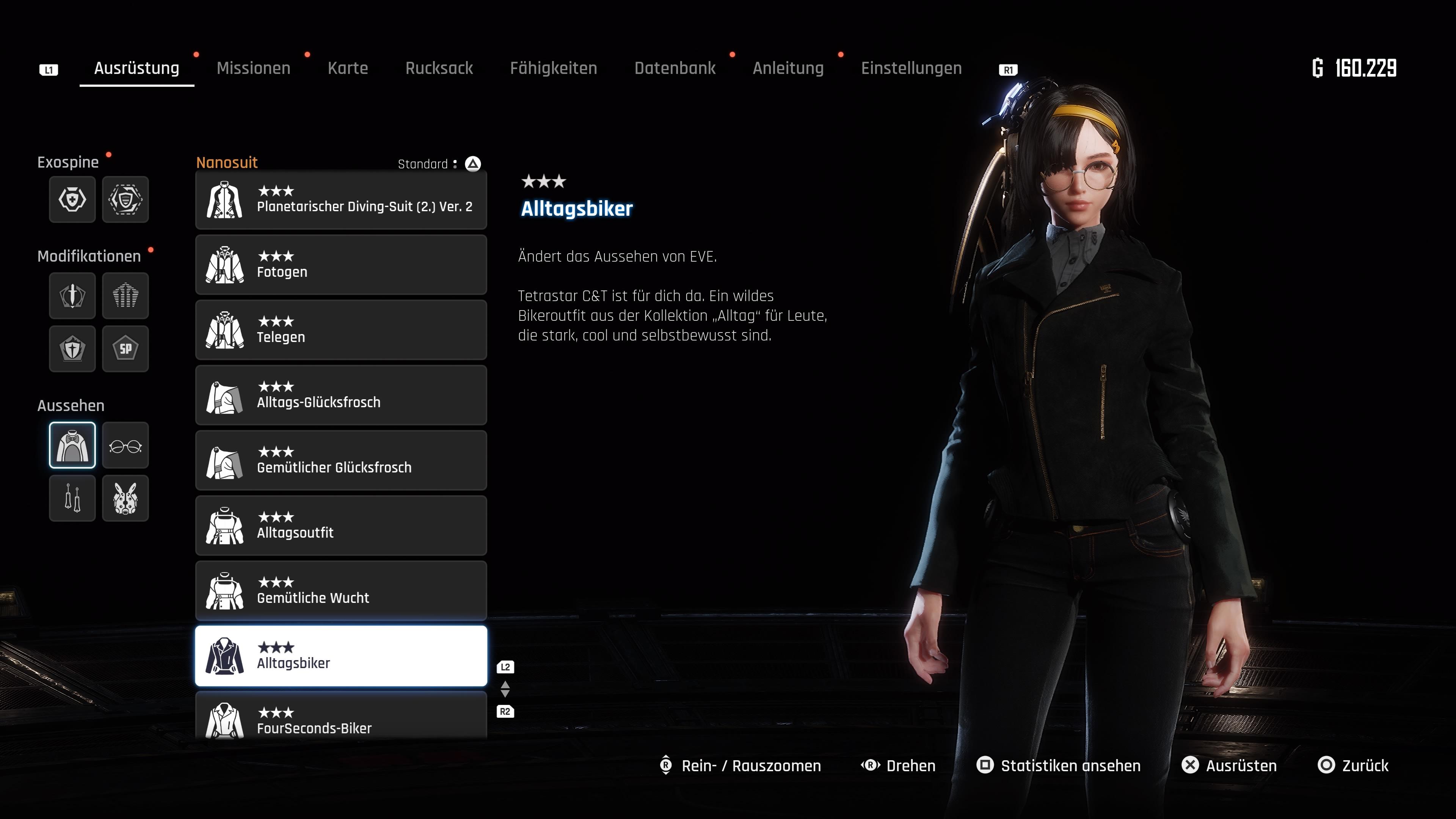This screenshot has width=1456, height=819.
Task: Choose the Gemütliche Wucht outfit
Action: tap(341, 591)
